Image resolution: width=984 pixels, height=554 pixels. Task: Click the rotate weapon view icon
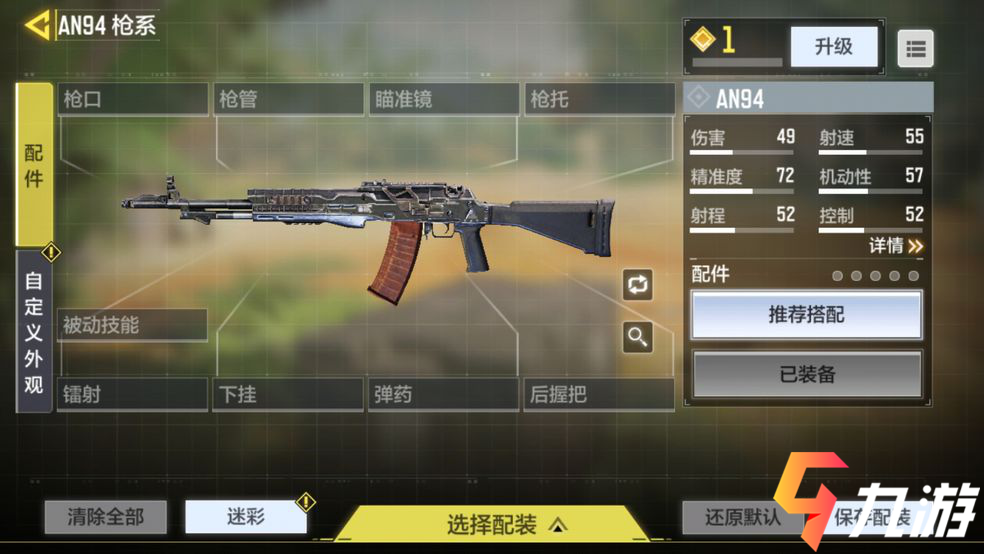coord(637,284)
